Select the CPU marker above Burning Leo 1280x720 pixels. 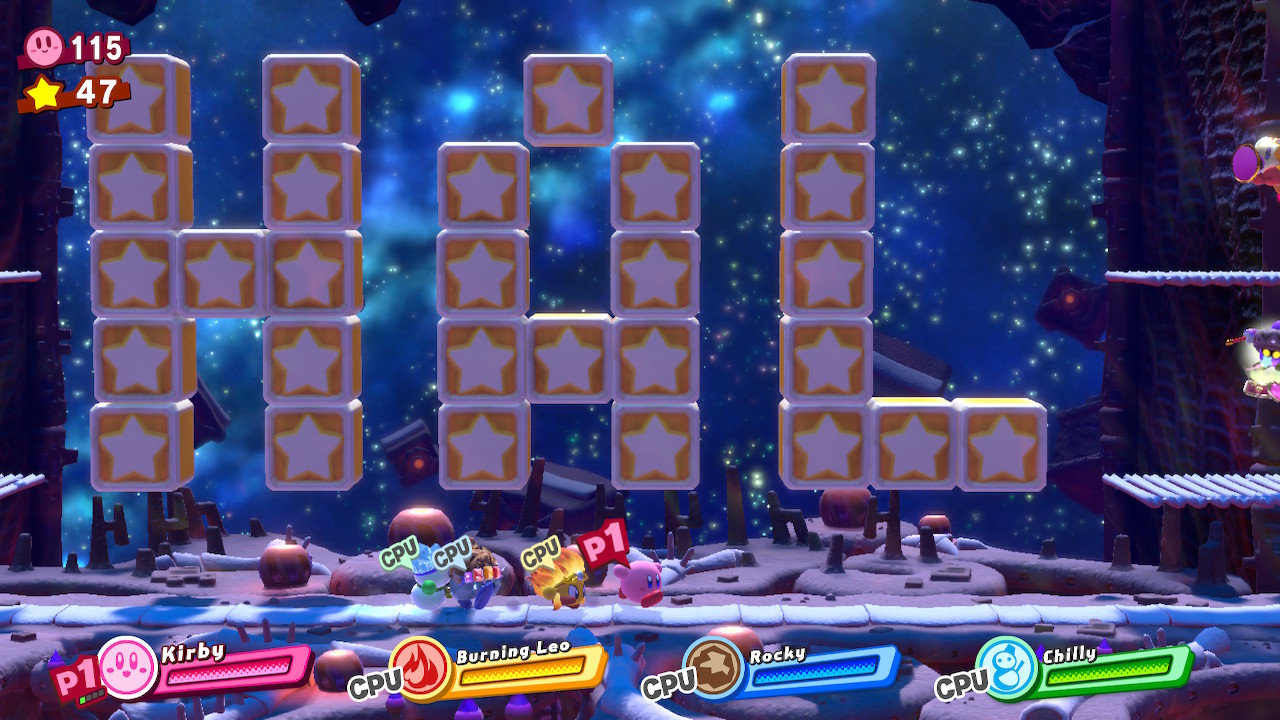coord(540,553)
